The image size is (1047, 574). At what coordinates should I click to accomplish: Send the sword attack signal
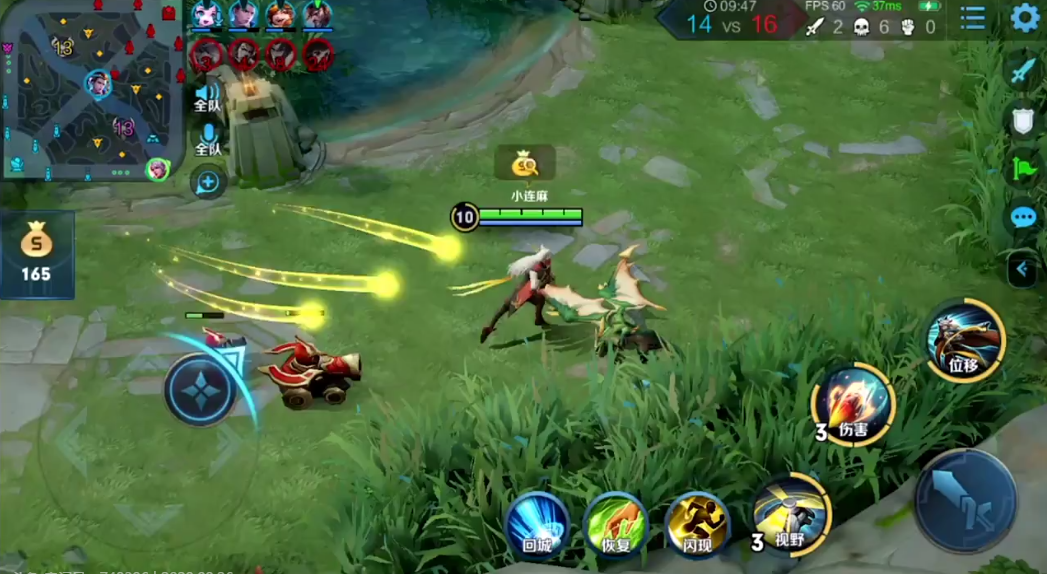click(x=1022, y=72)
